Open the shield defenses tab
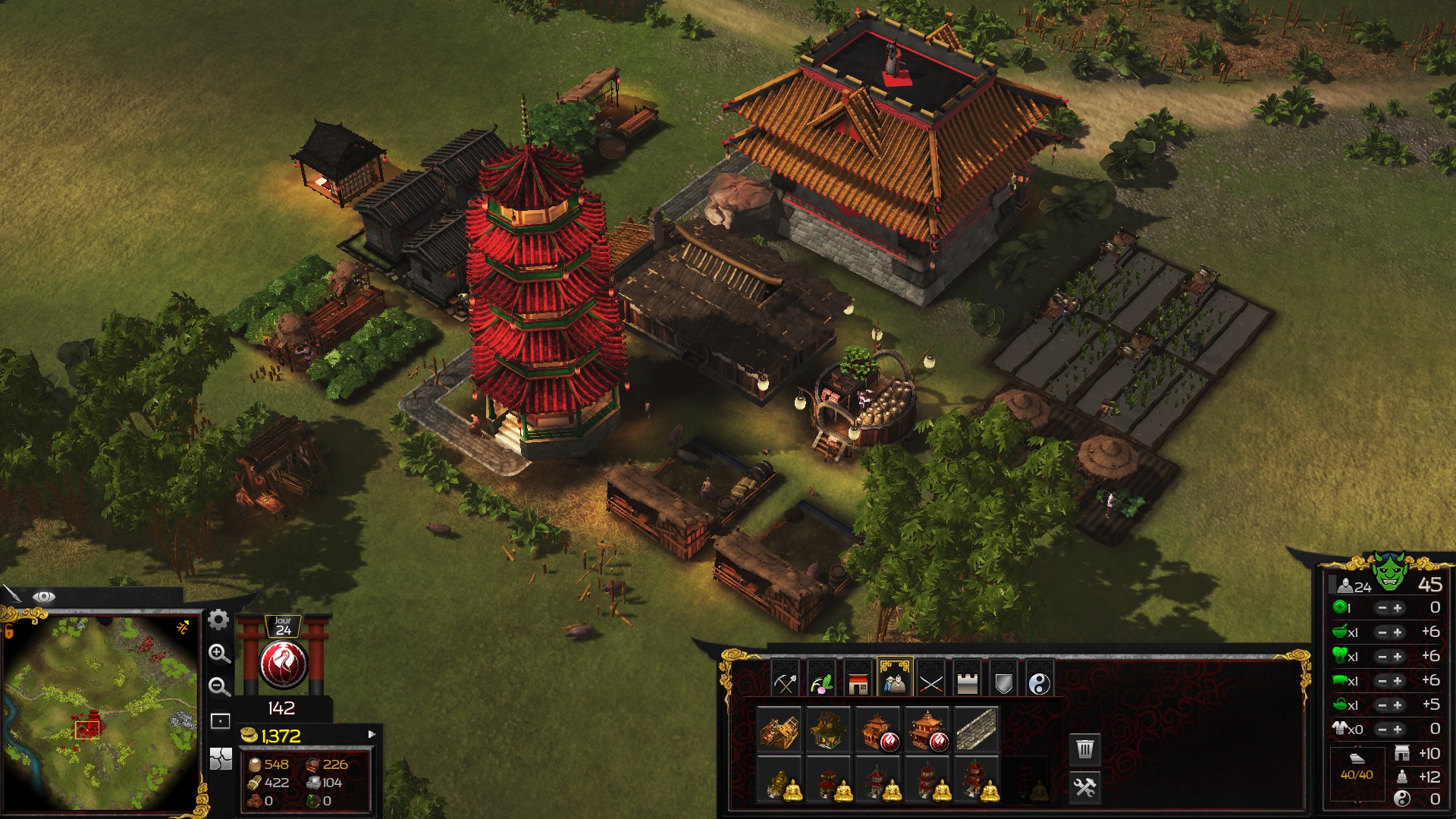Image resolution: width=1456 pixels, height=819 pixels. (x=1003, y=683)
